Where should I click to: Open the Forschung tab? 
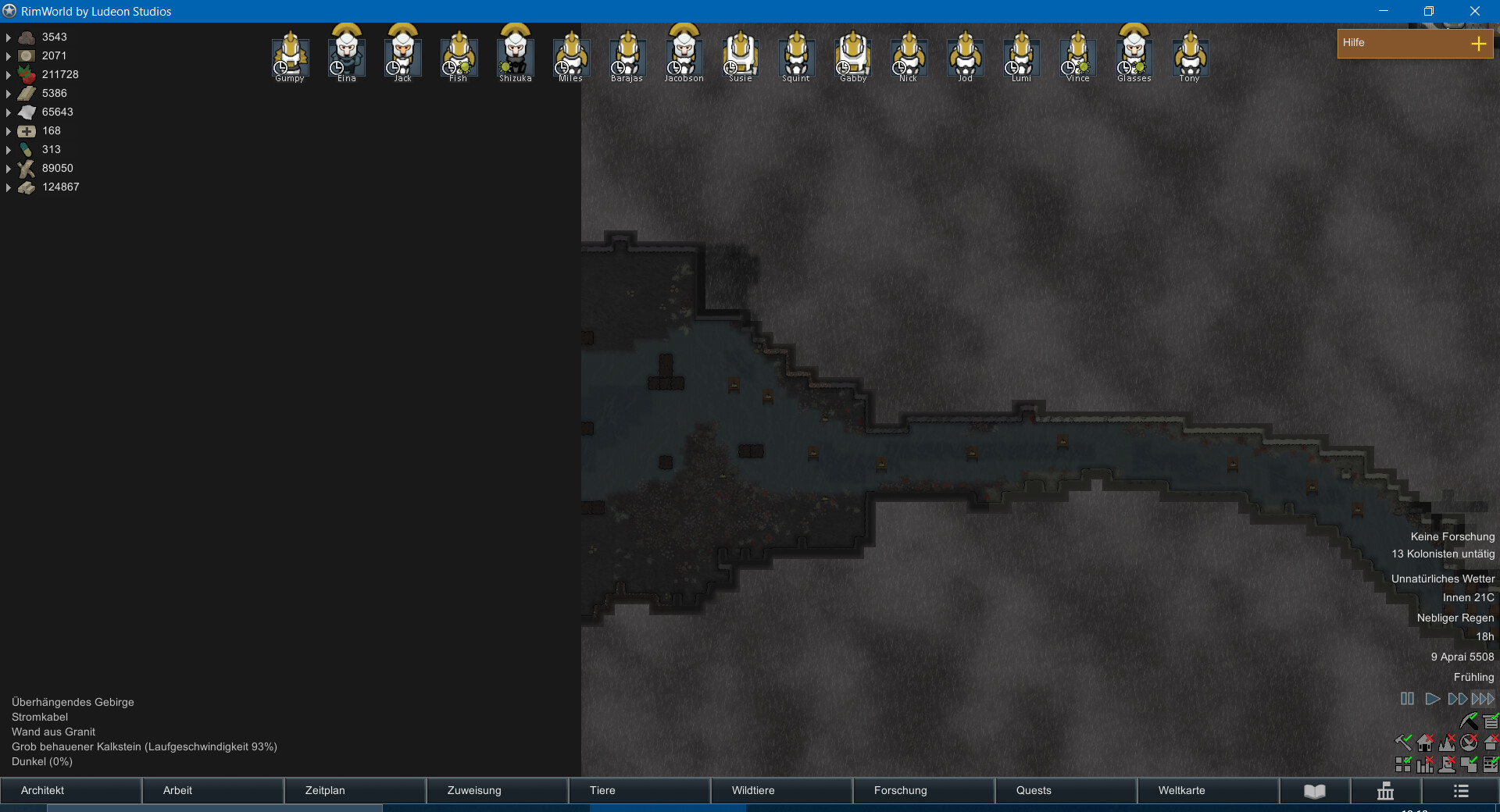pos(923,790)
